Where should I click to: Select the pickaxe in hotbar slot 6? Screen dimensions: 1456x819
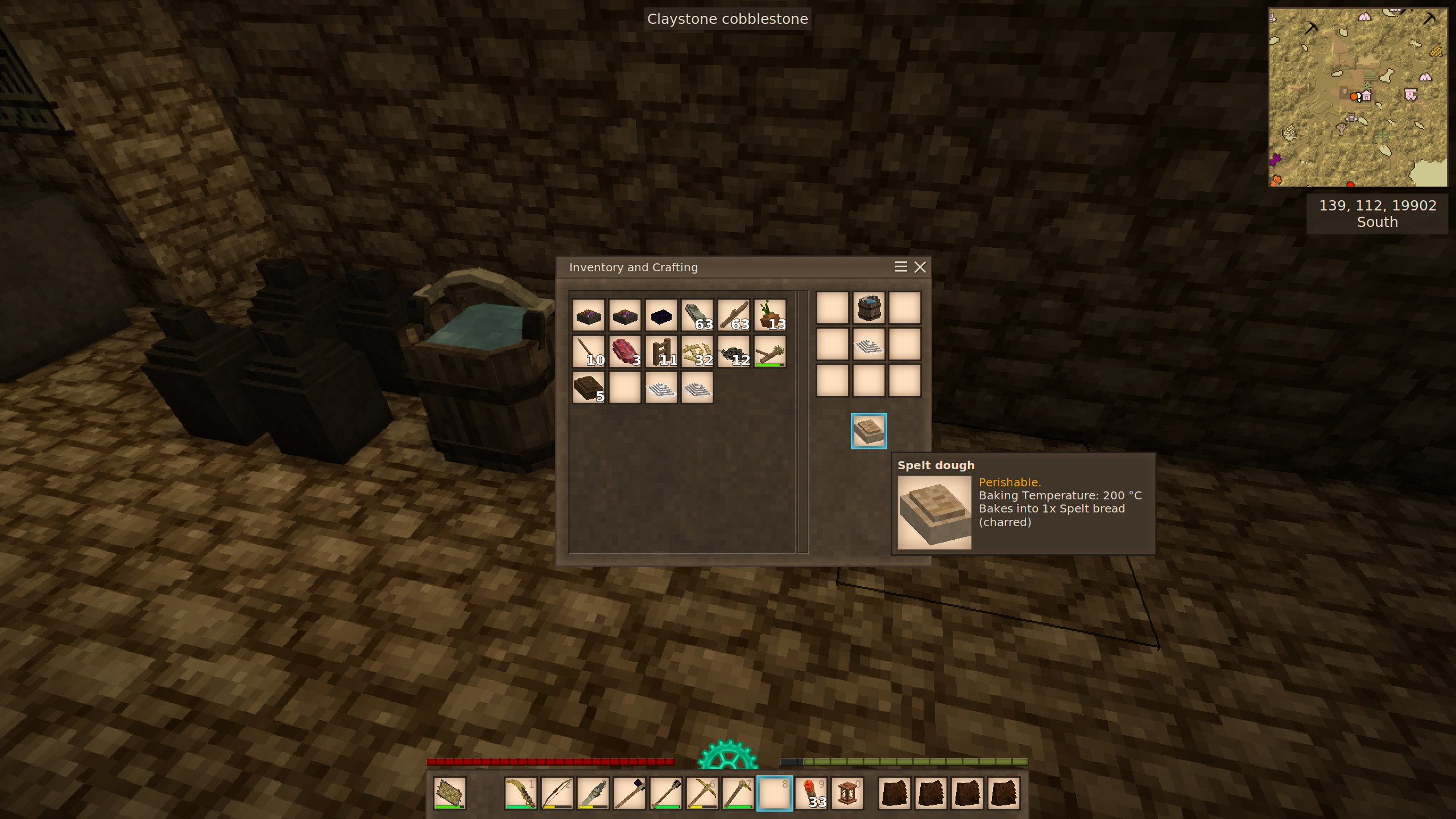[x=702, y=793]
